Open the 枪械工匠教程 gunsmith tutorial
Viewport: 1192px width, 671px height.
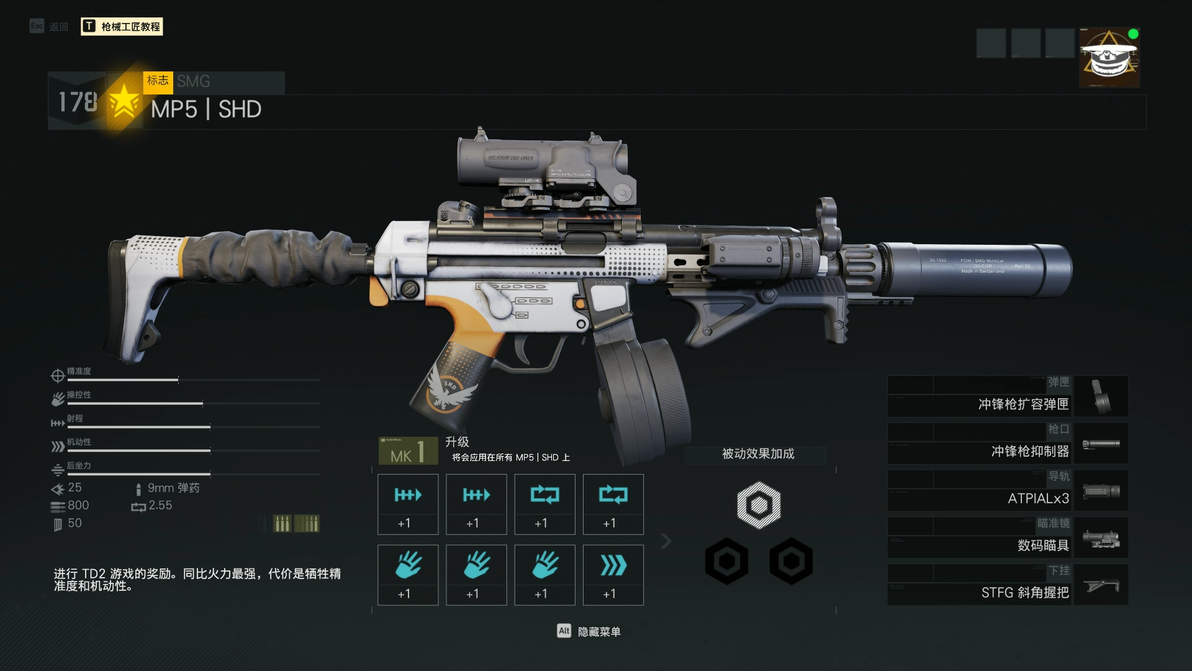pos(121,27)
